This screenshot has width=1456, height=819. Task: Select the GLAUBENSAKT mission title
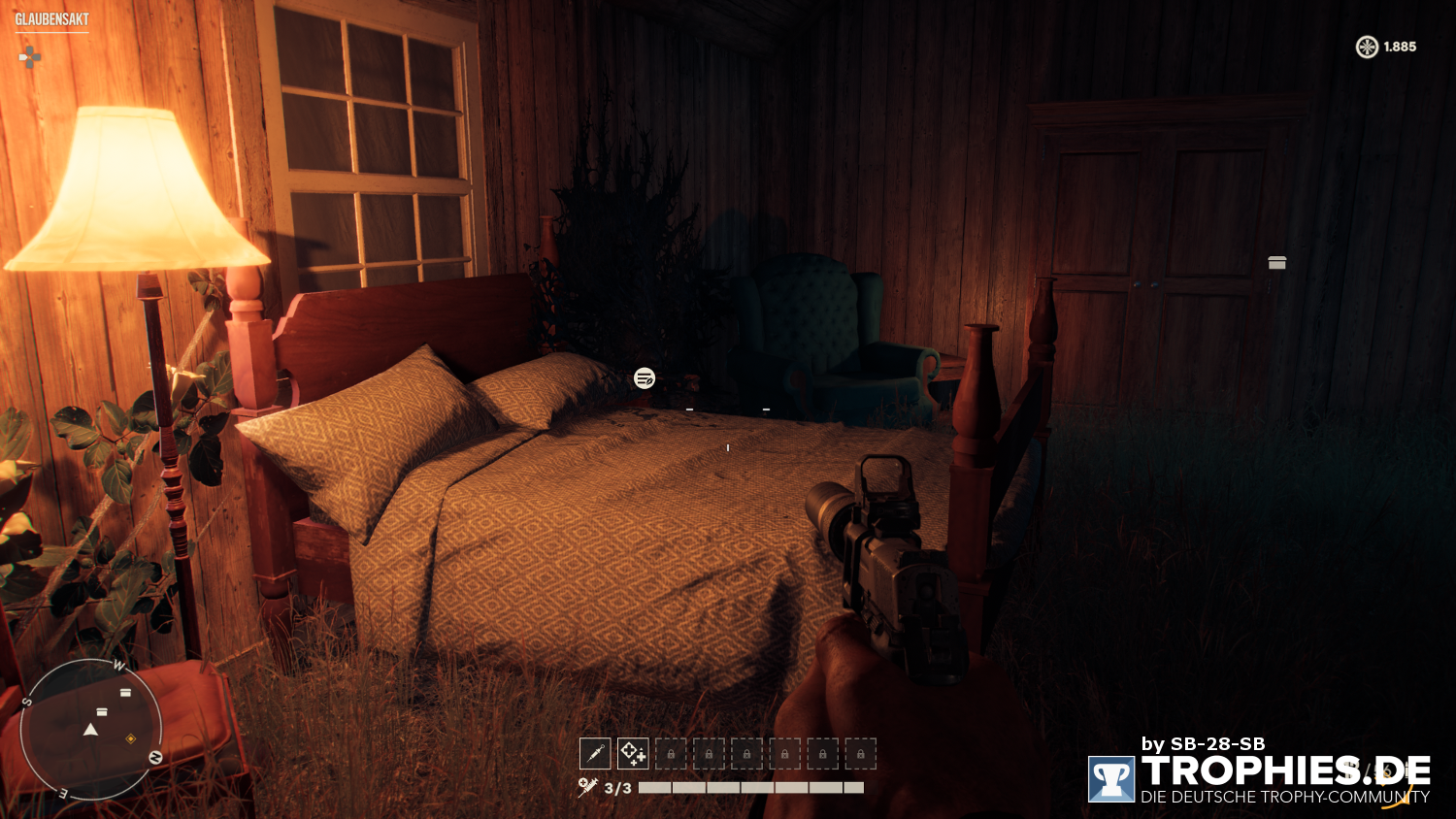click(x=53, y=16)
